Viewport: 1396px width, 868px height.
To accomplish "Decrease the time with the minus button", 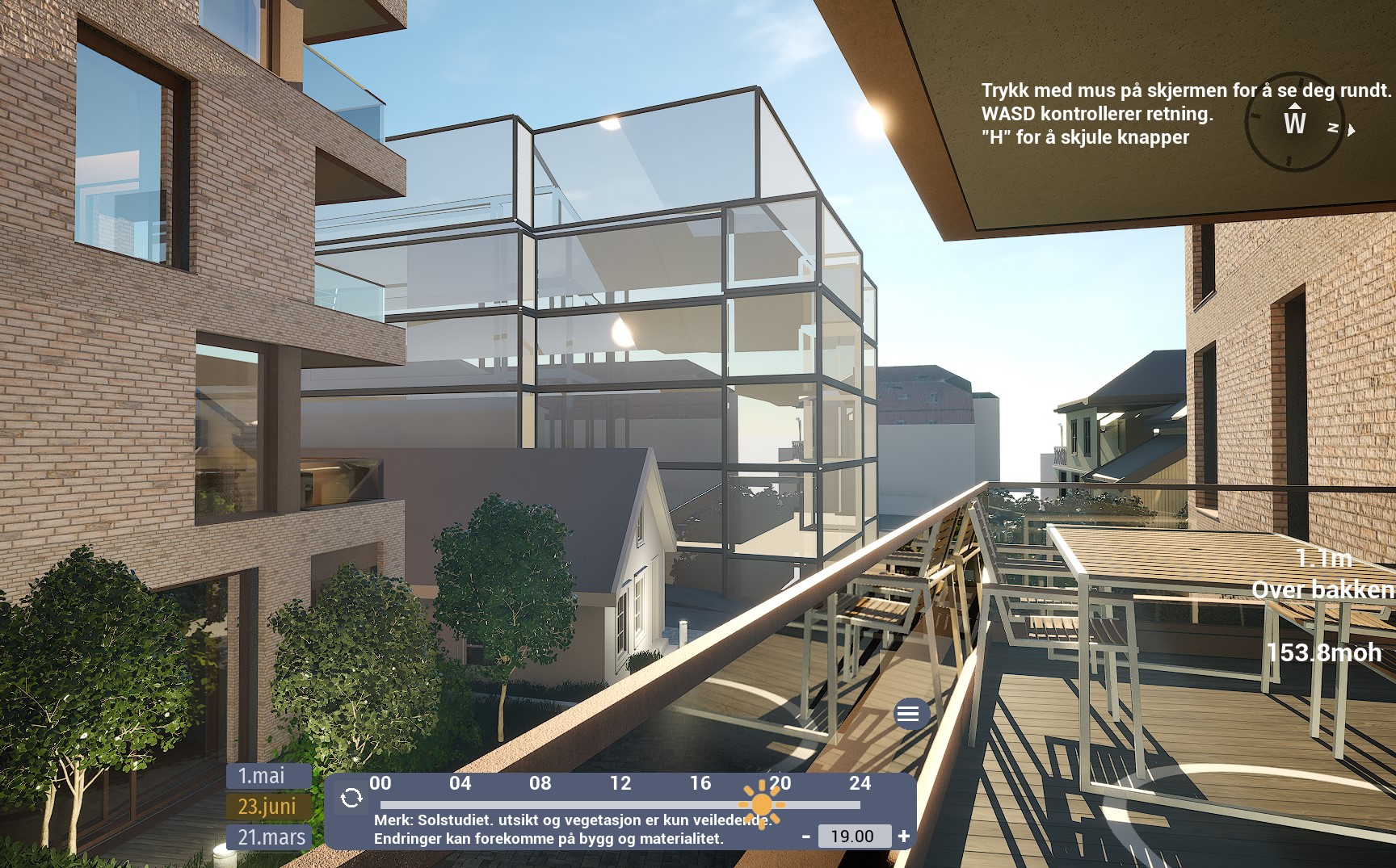I will click(x=805, y=837).
